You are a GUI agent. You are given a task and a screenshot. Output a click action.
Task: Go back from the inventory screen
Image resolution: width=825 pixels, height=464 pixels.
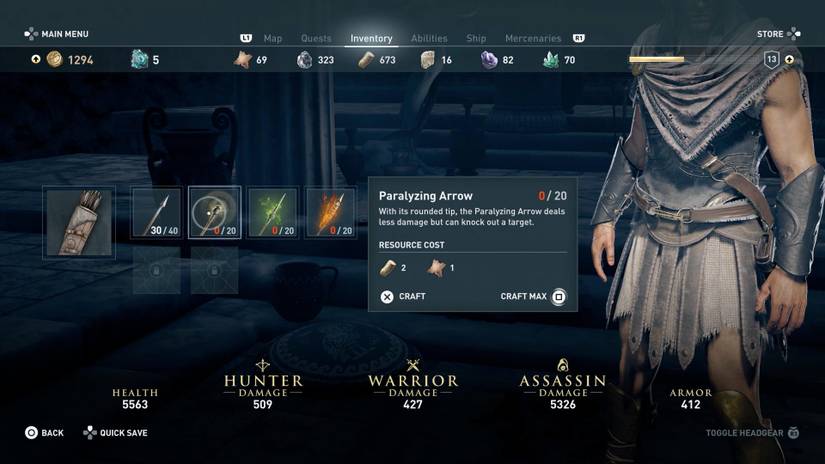click(x=45, y=433)
